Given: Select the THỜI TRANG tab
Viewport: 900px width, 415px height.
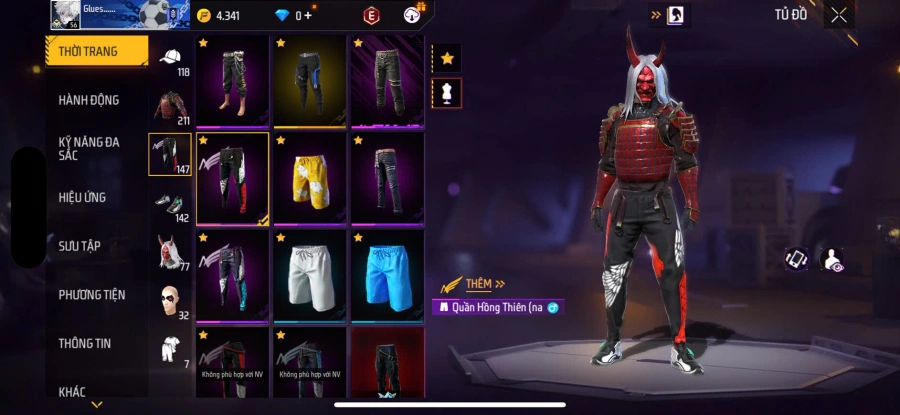Looking at the screenshot, I should pos(88,51).
